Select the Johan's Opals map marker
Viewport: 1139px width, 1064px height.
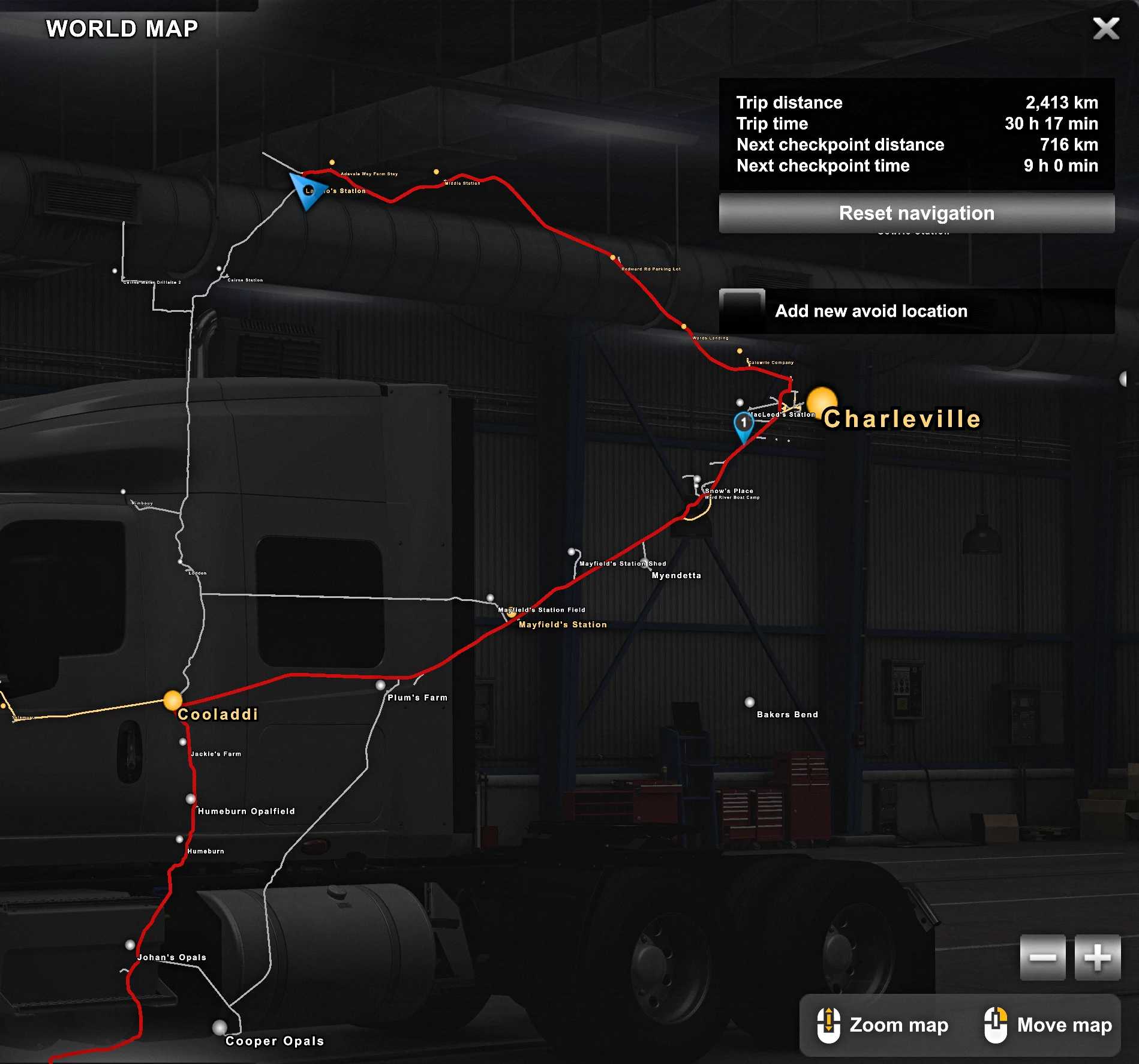click(x=130, y=945)
